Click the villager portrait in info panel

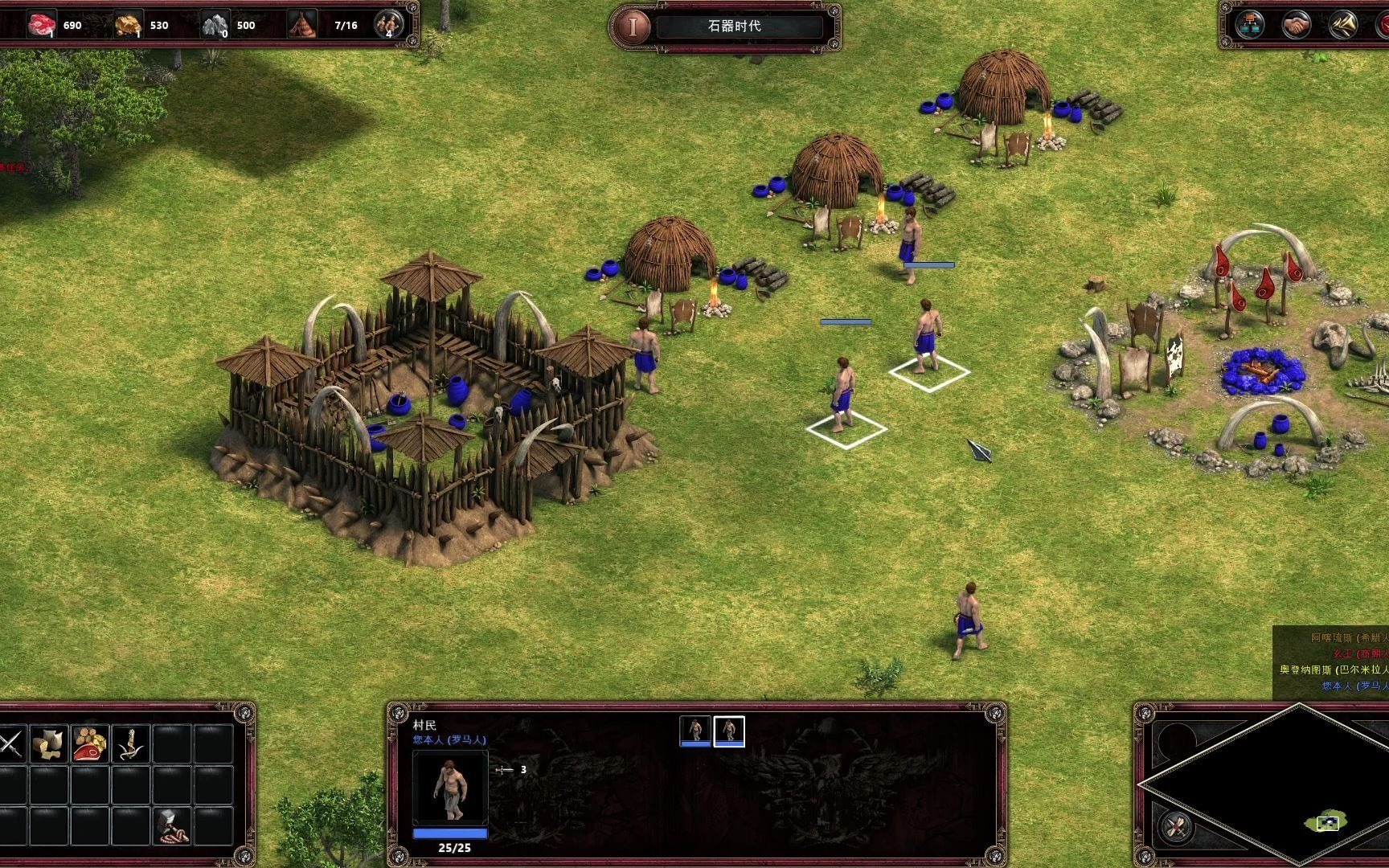point(450,788)
